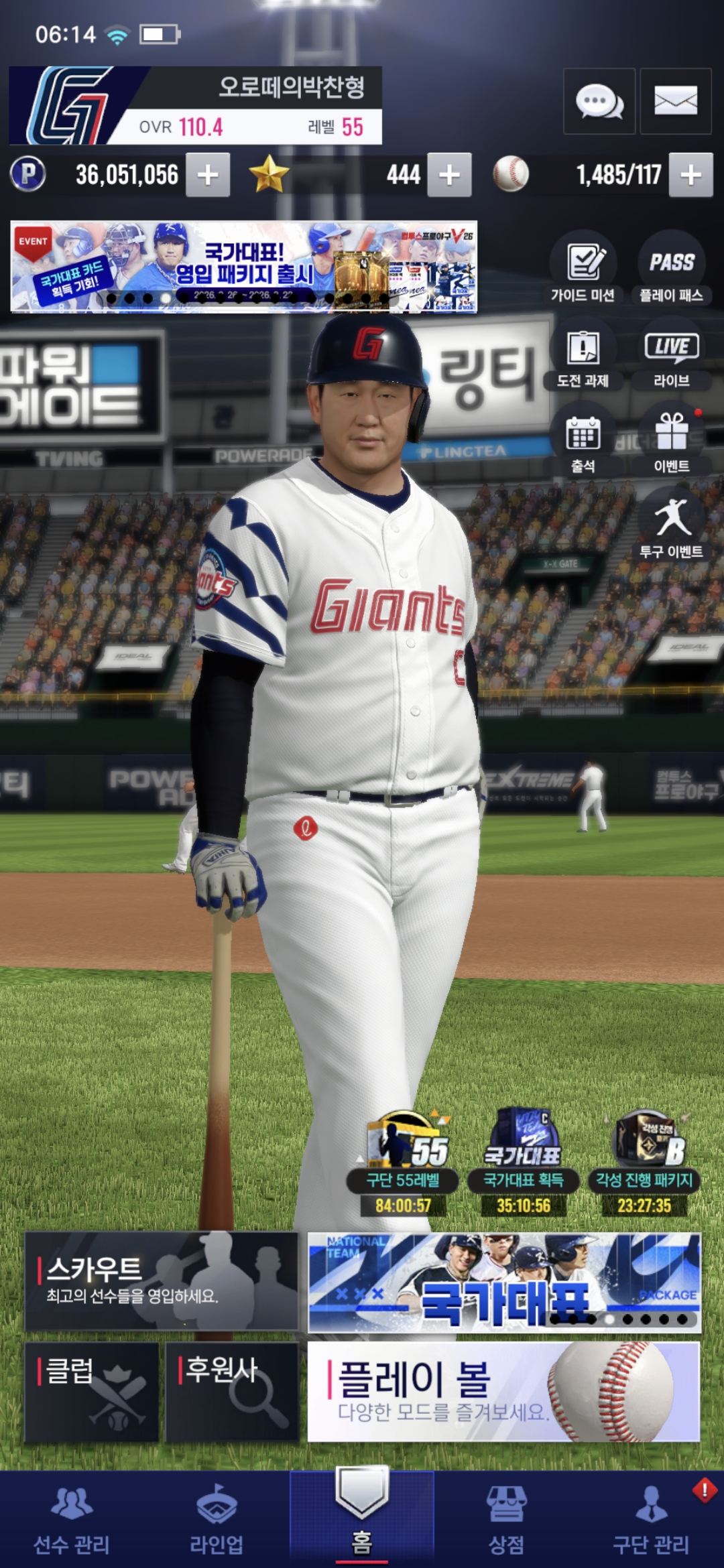
Task: Open the 출석 attendance calendar
Action: coord(583,442)
